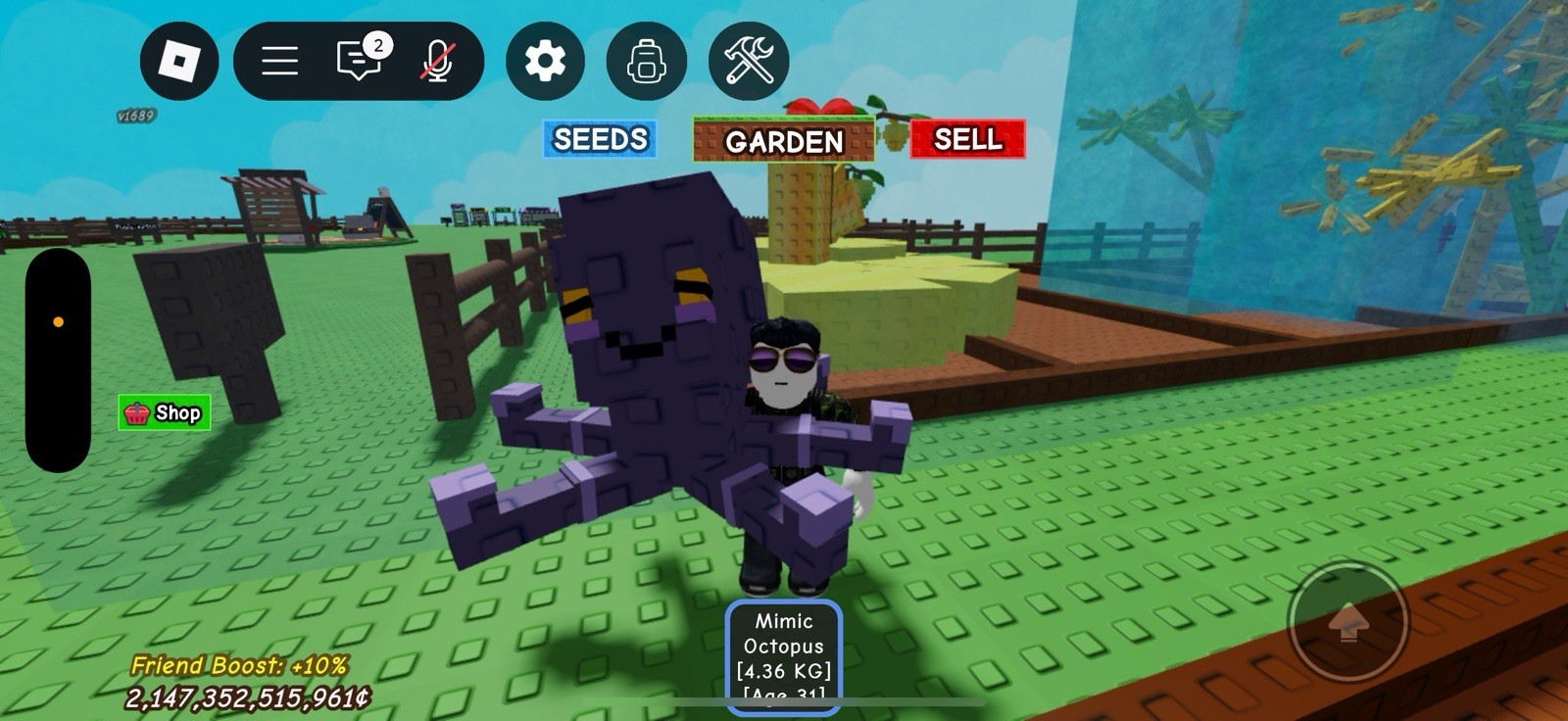Open chat with two unread messages
Screen dimensions: 1568x721
(x=360, y=61)
